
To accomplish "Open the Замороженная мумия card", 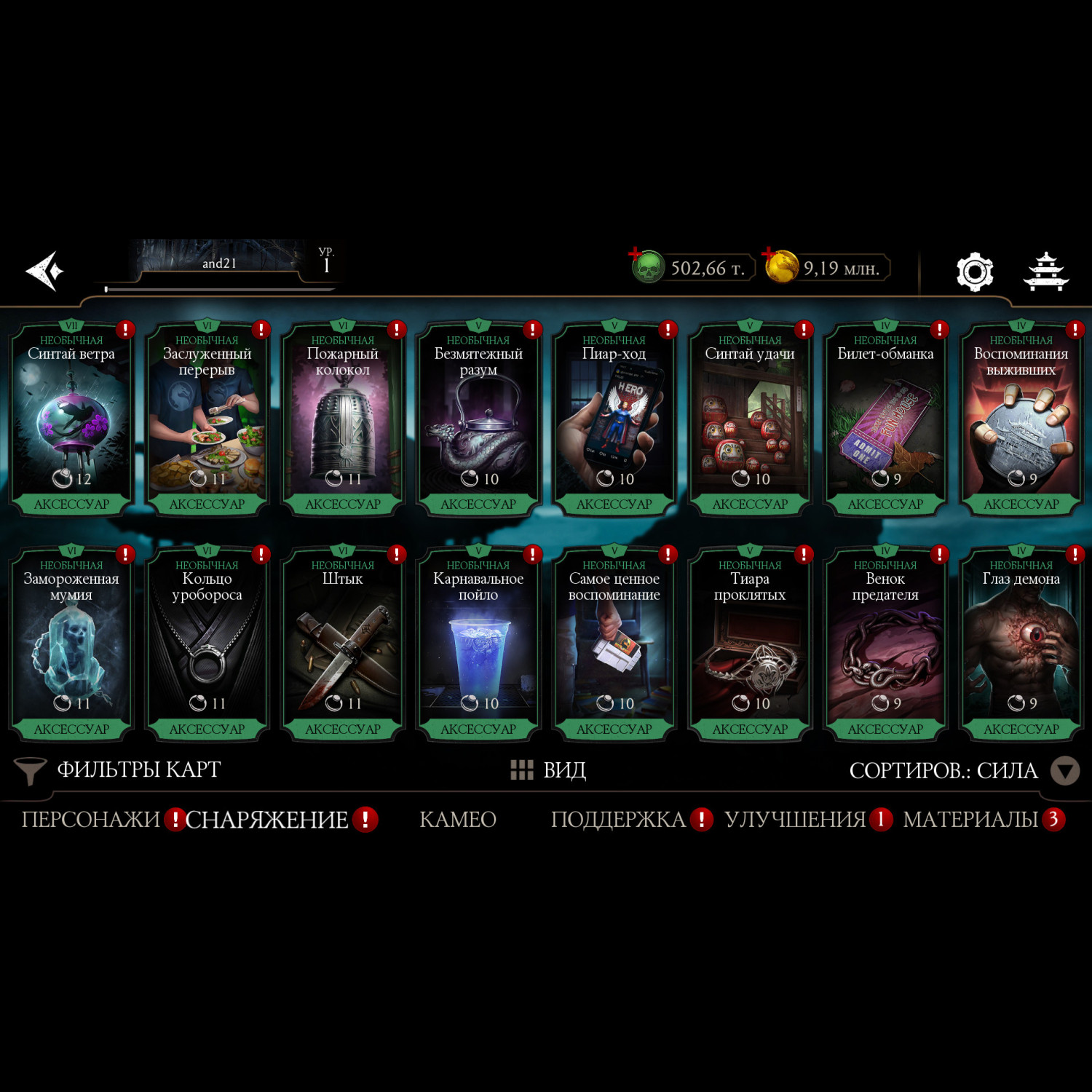I will pyautogui.click(x=71, y=645).
